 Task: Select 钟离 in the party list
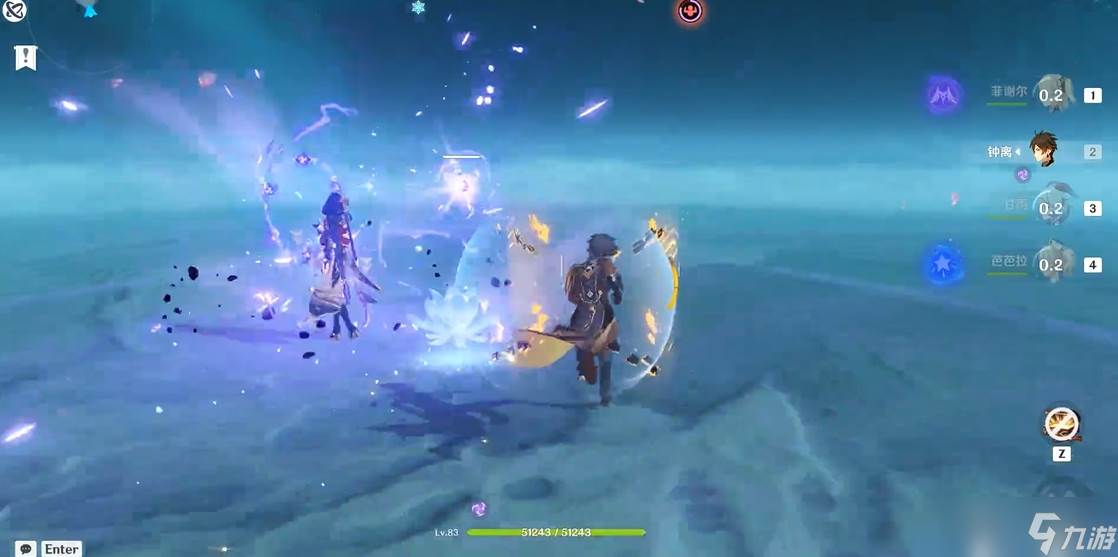coord(1042,151)
